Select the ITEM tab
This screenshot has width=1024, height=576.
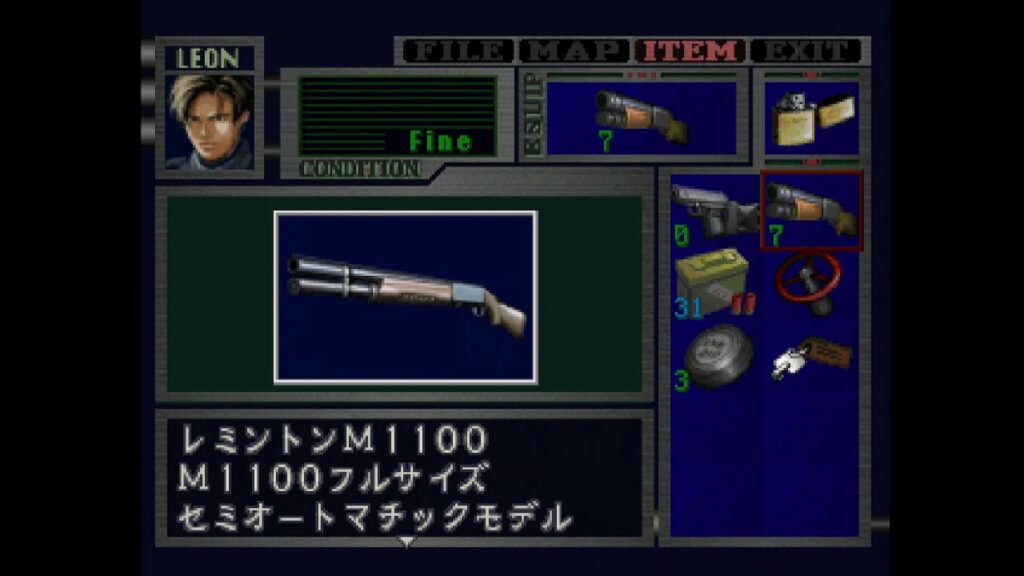coord(692,51)
